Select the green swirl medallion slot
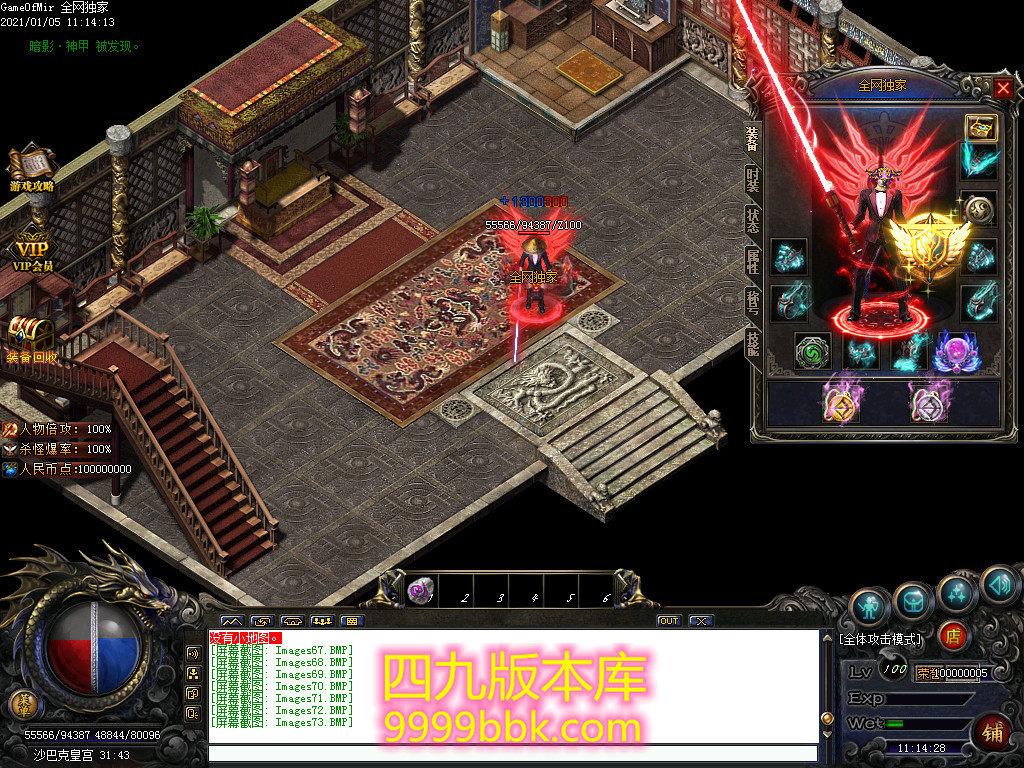This screenshot has width=1024, height=768. click(x=812, y=351)
